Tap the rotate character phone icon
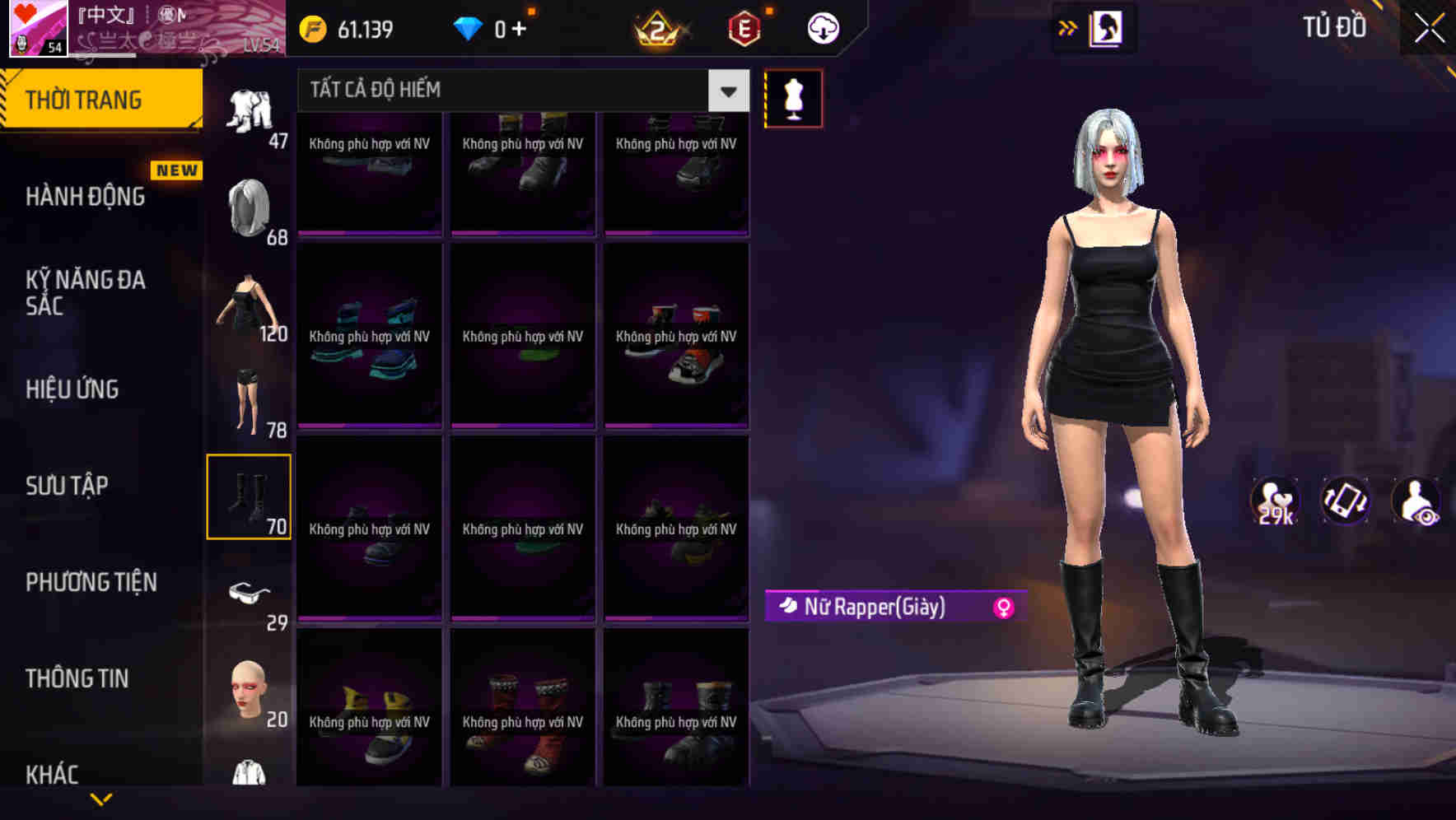The width and height of the screenshot is (1456, 820). [1344, 501]
